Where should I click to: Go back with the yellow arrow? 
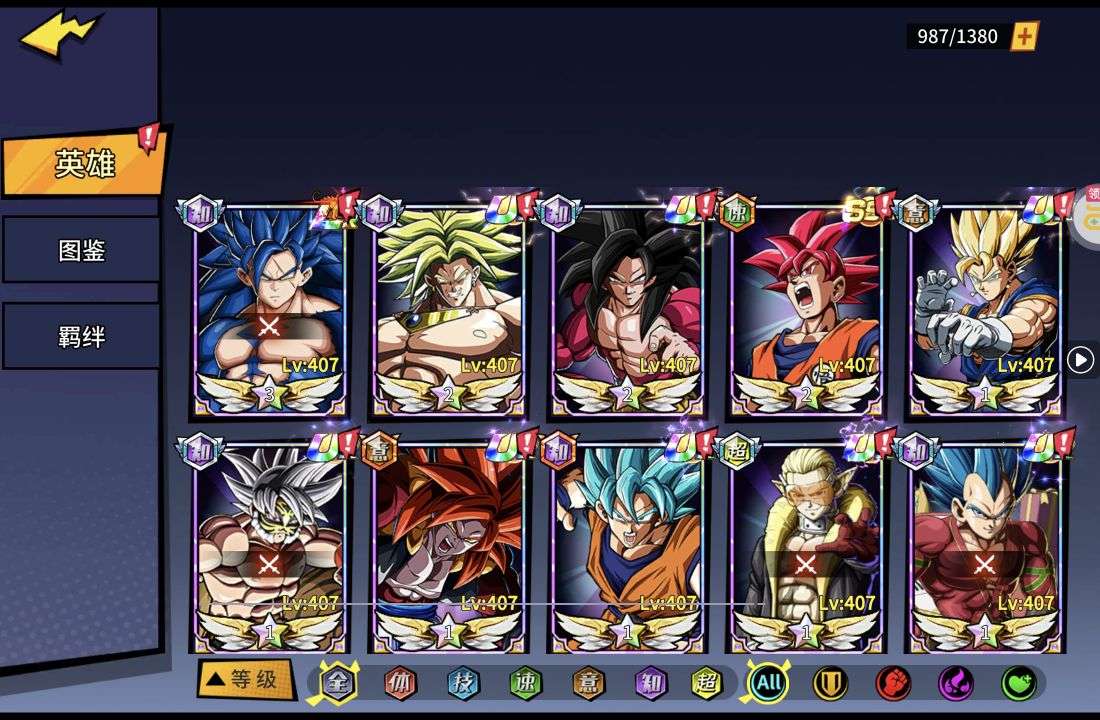click(60, 37)
